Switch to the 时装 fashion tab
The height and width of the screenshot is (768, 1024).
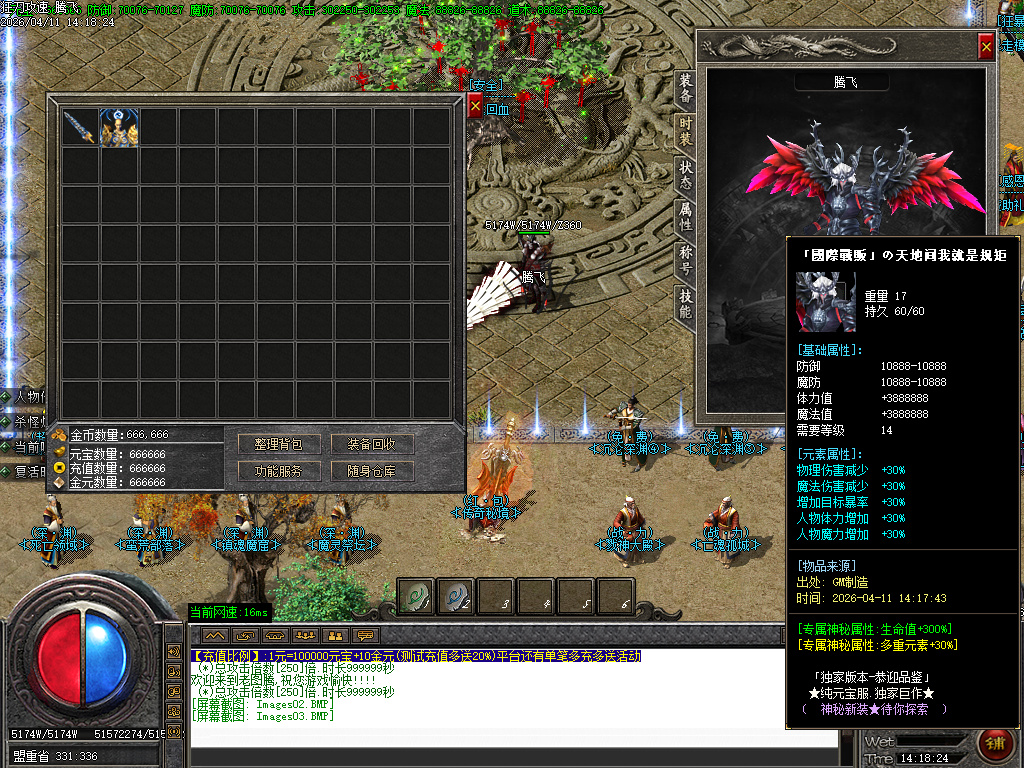(685, 130)
